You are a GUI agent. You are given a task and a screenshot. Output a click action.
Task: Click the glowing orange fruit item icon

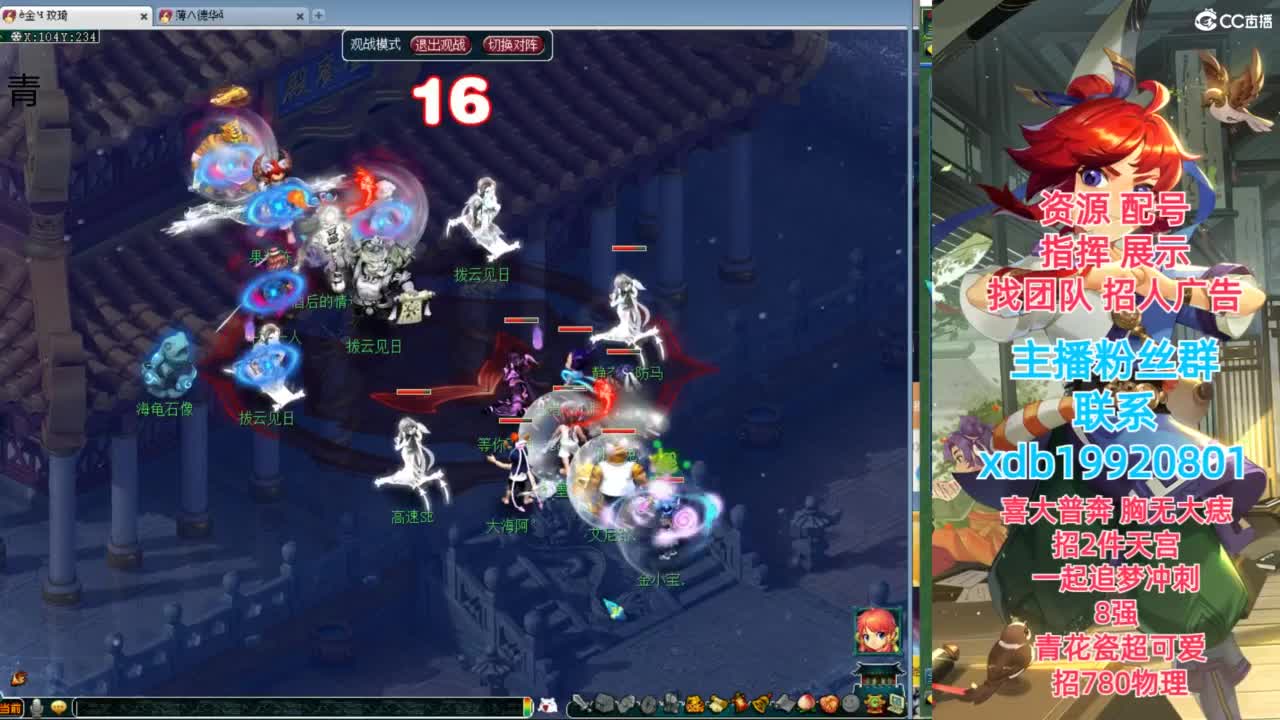(x=828, y=703)
